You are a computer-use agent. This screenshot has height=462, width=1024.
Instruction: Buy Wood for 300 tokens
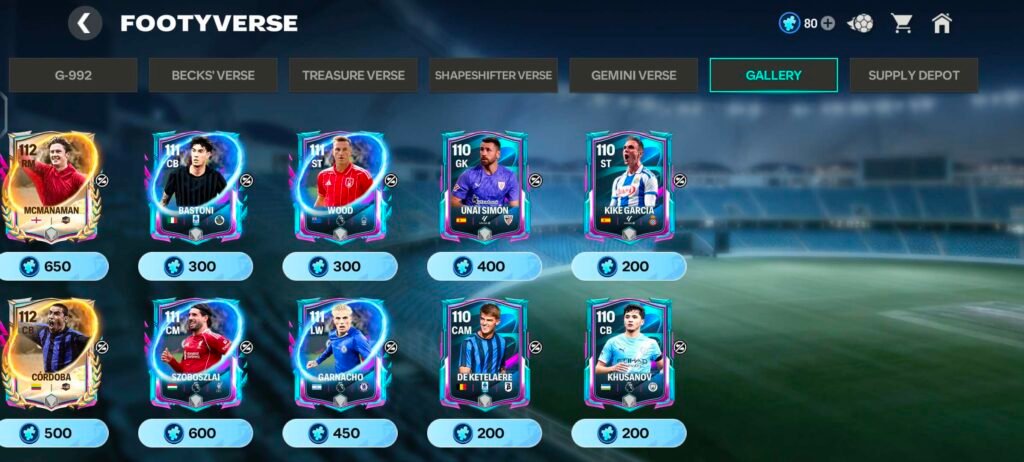tap(340, 266)
